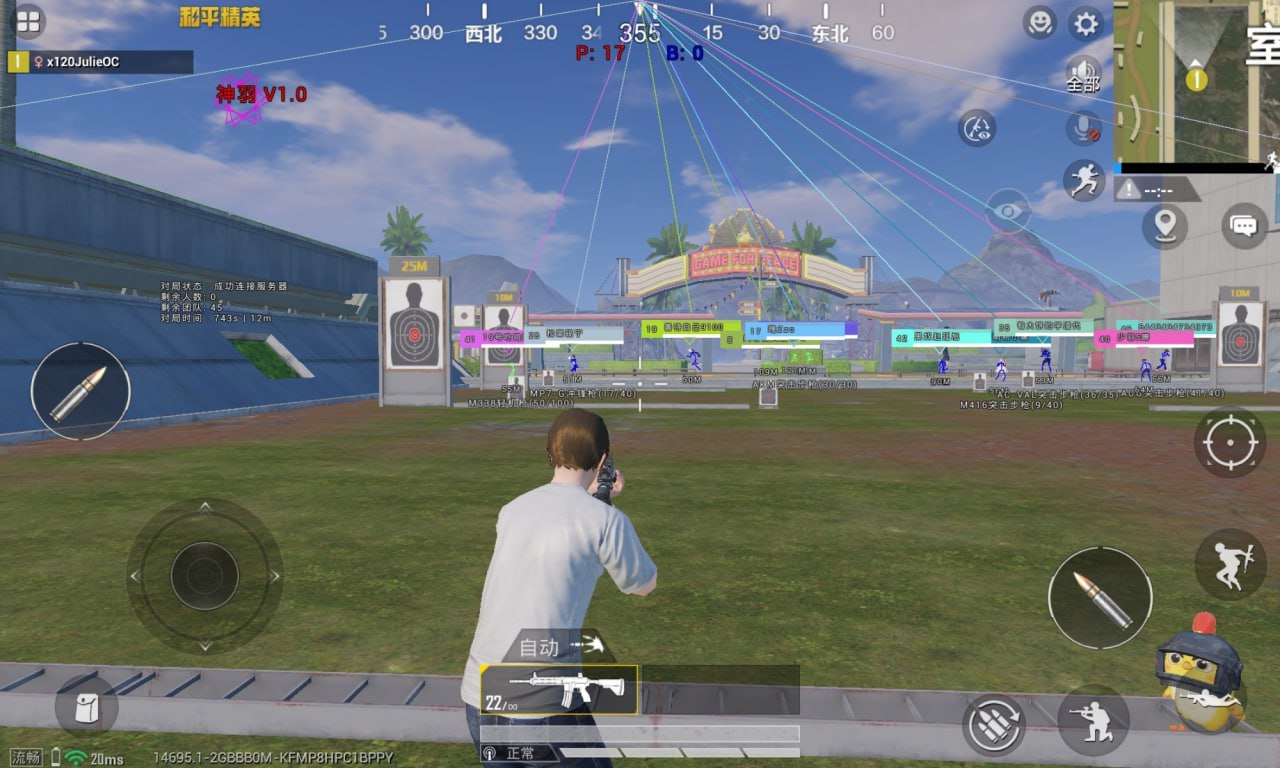Open the quick chat bubble
Image resolution: width=1280 pixels, height=768 pixels.
[1244, 226]
